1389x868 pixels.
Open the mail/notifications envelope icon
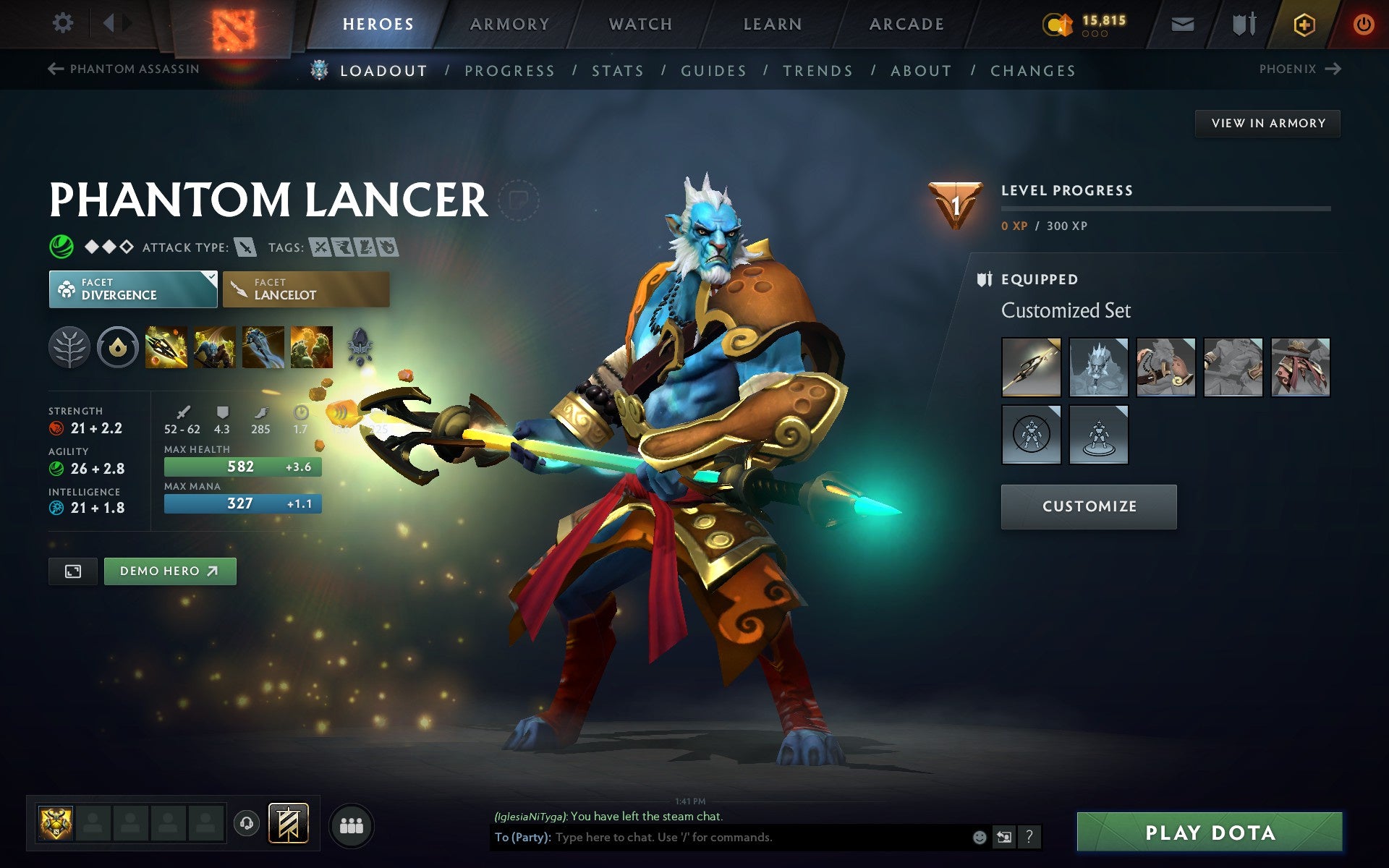pos(1181,24)
